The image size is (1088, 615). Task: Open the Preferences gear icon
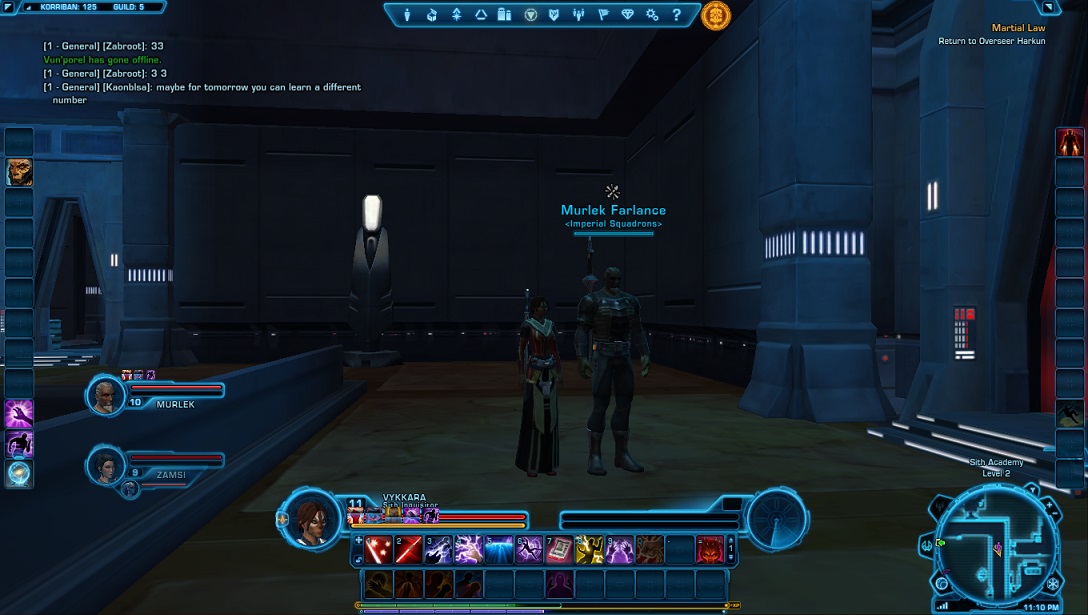point(651,15)
